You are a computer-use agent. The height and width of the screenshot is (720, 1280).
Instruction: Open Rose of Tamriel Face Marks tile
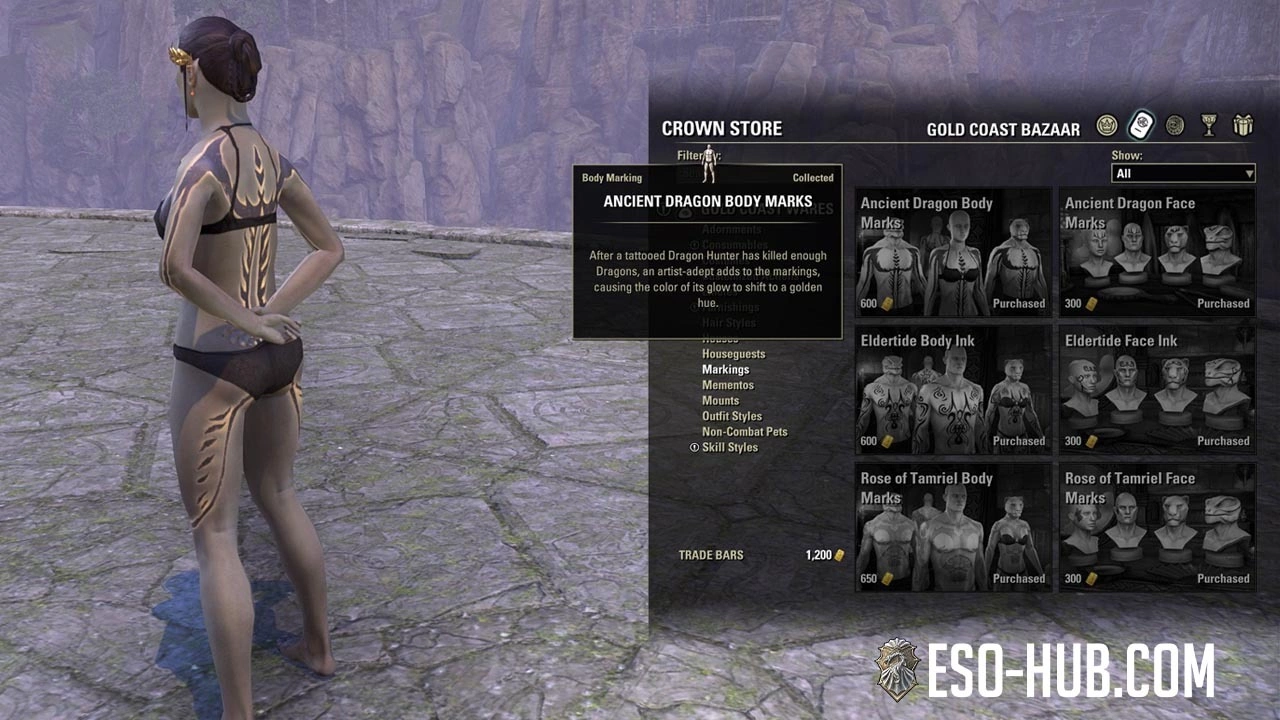coord(1157,526)
